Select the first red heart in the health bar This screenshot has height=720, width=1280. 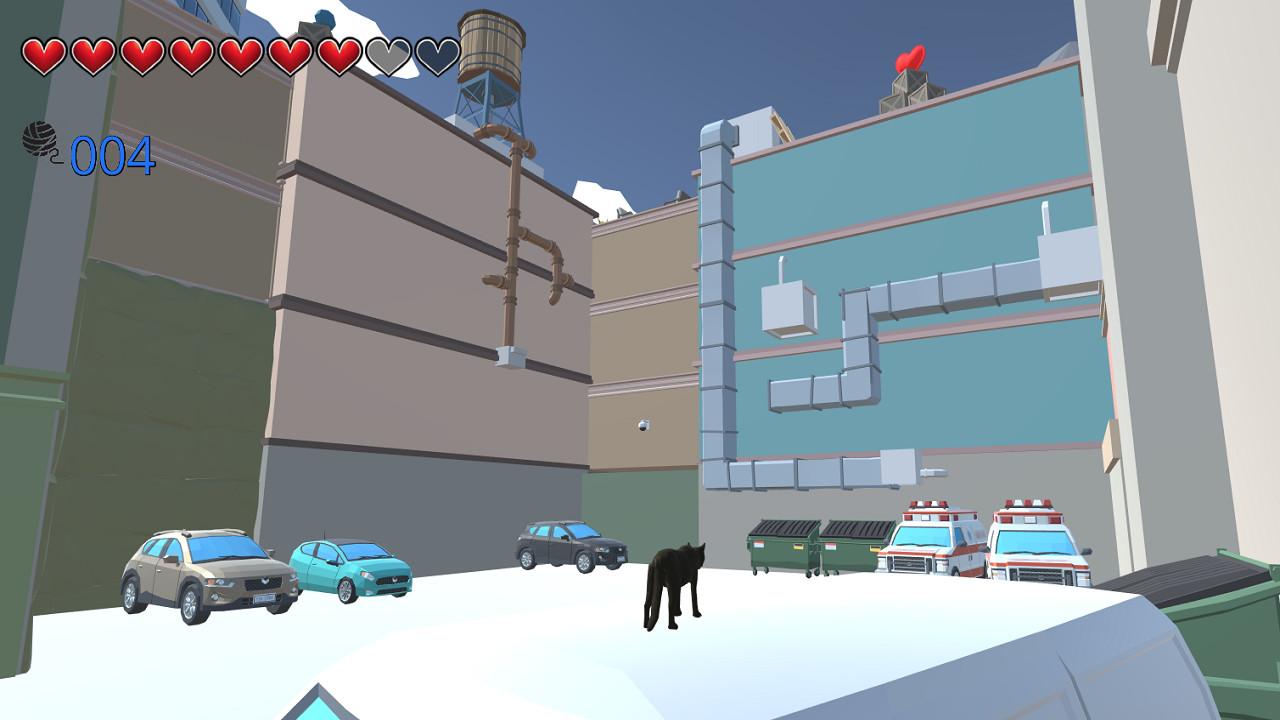[x=43, y=57]
